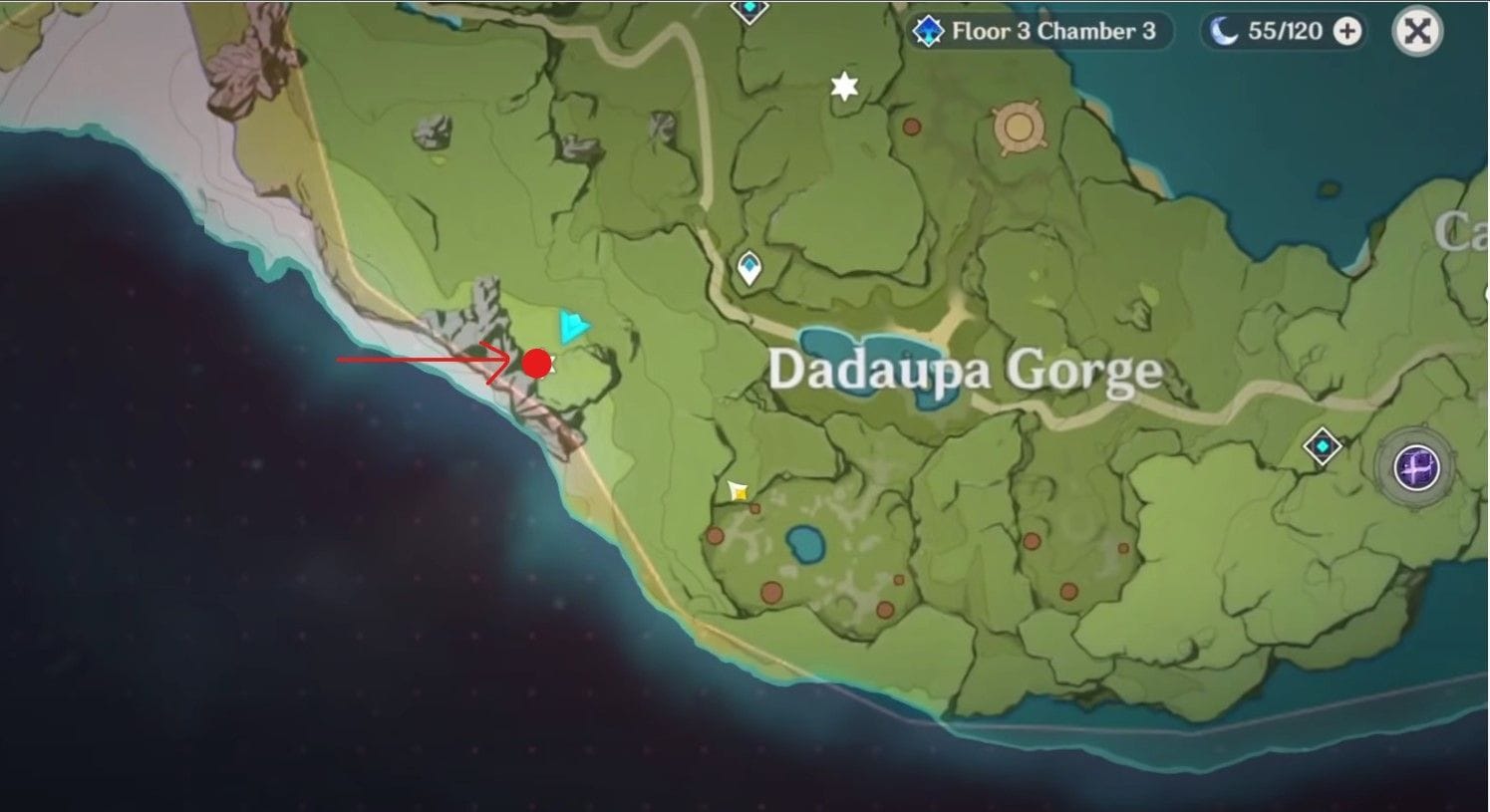
Task: Click the white star marker on the map
Action: pyautogui.click(x=843, y=89)
